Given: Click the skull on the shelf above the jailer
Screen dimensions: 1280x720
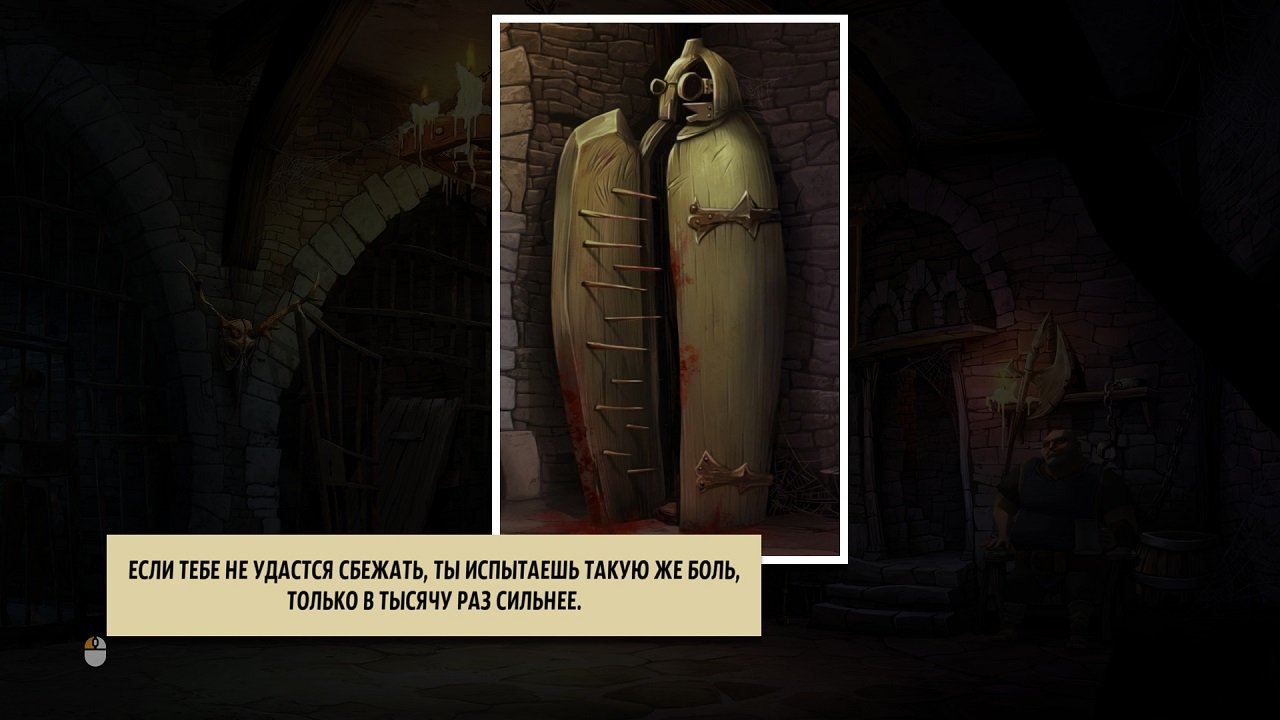Looking at the screenshot, I should point(1126,381).
